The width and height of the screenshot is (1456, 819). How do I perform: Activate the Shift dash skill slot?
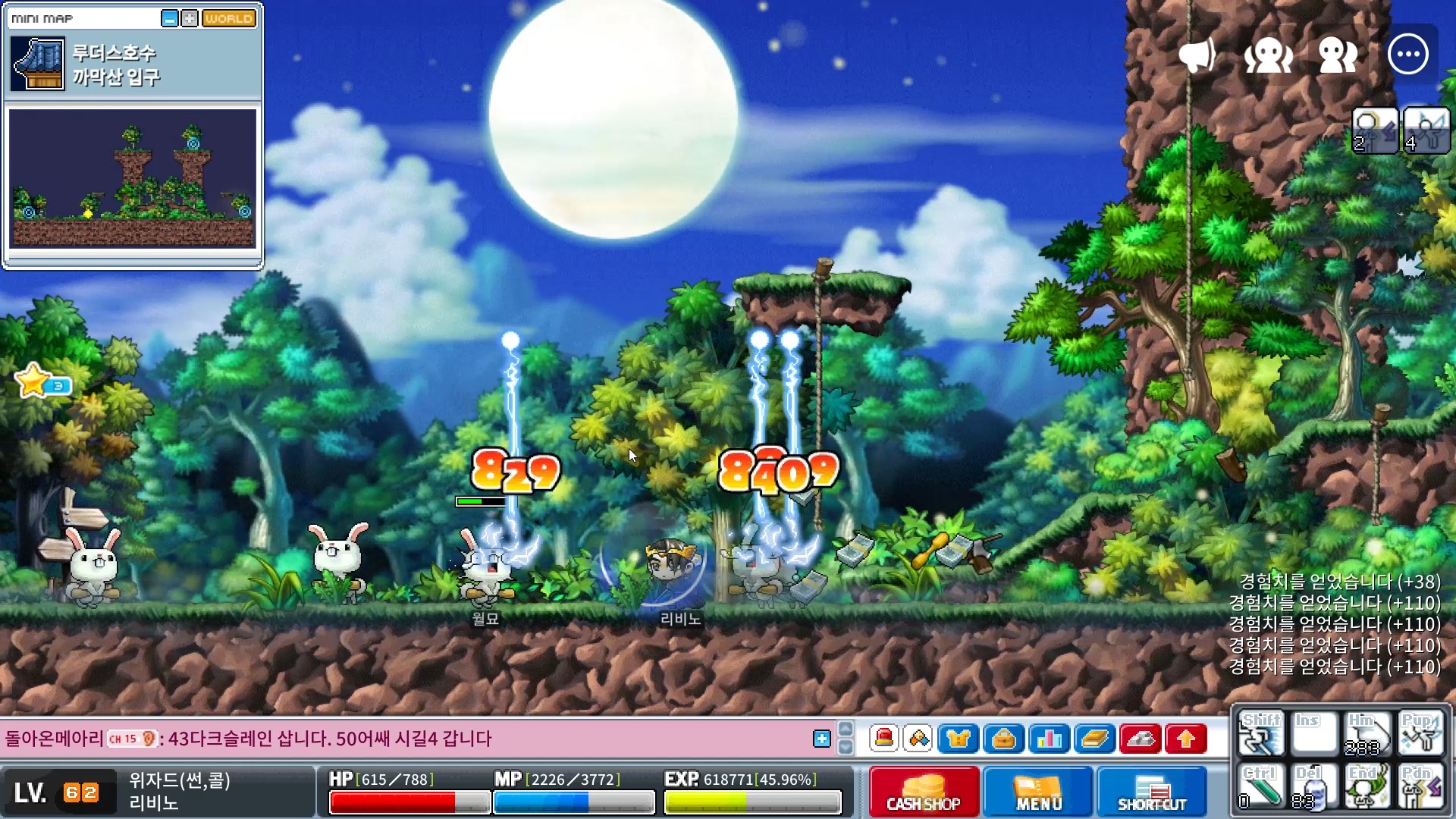(1260, 733)
